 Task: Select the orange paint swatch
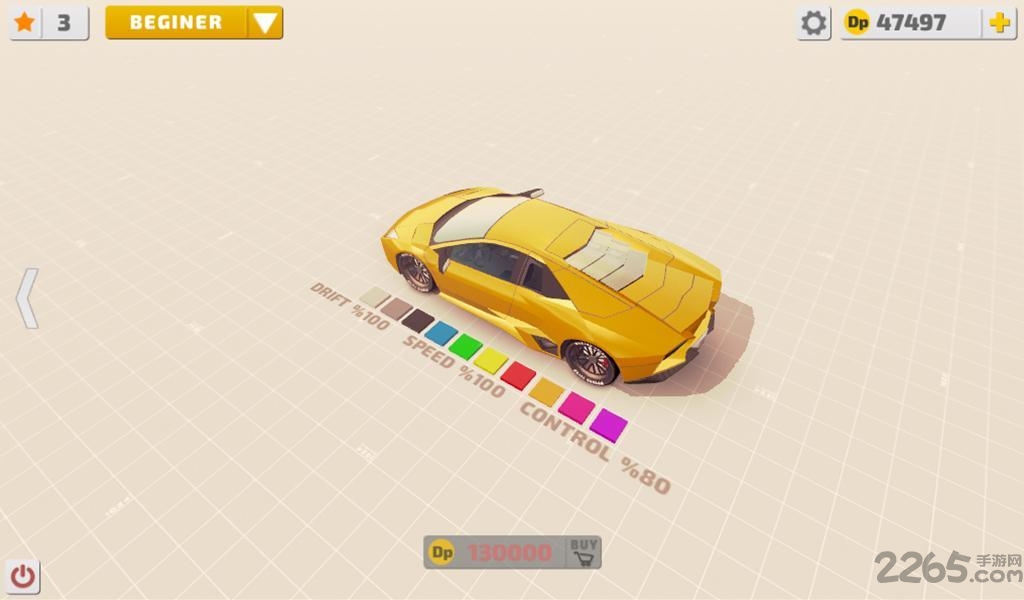point(547,390)
